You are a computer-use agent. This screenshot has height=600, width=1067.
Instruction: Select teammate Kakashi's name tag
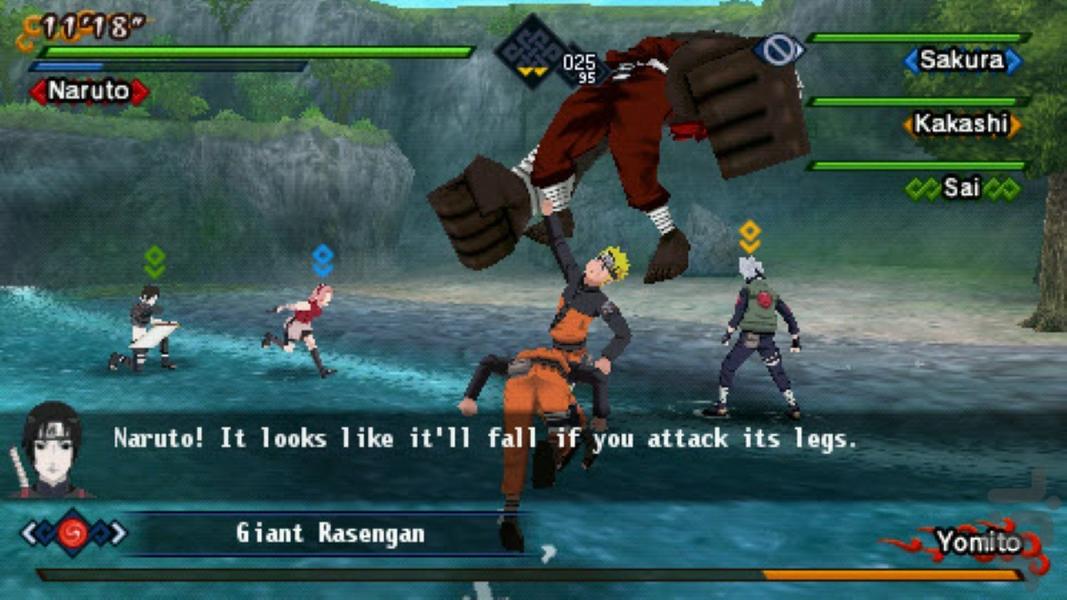[962, 125]
